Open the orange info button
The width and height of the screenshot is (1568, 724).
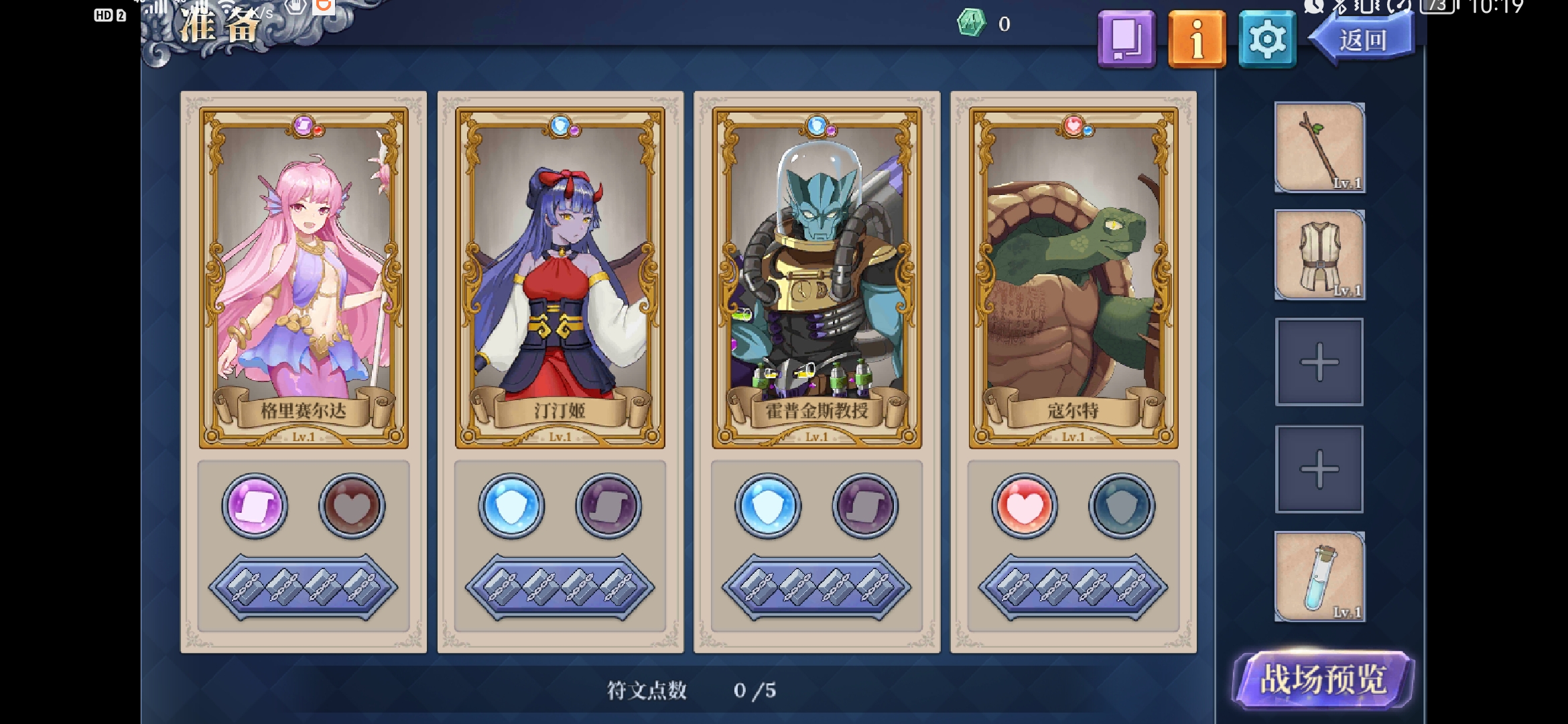[x=1197, y=40]
